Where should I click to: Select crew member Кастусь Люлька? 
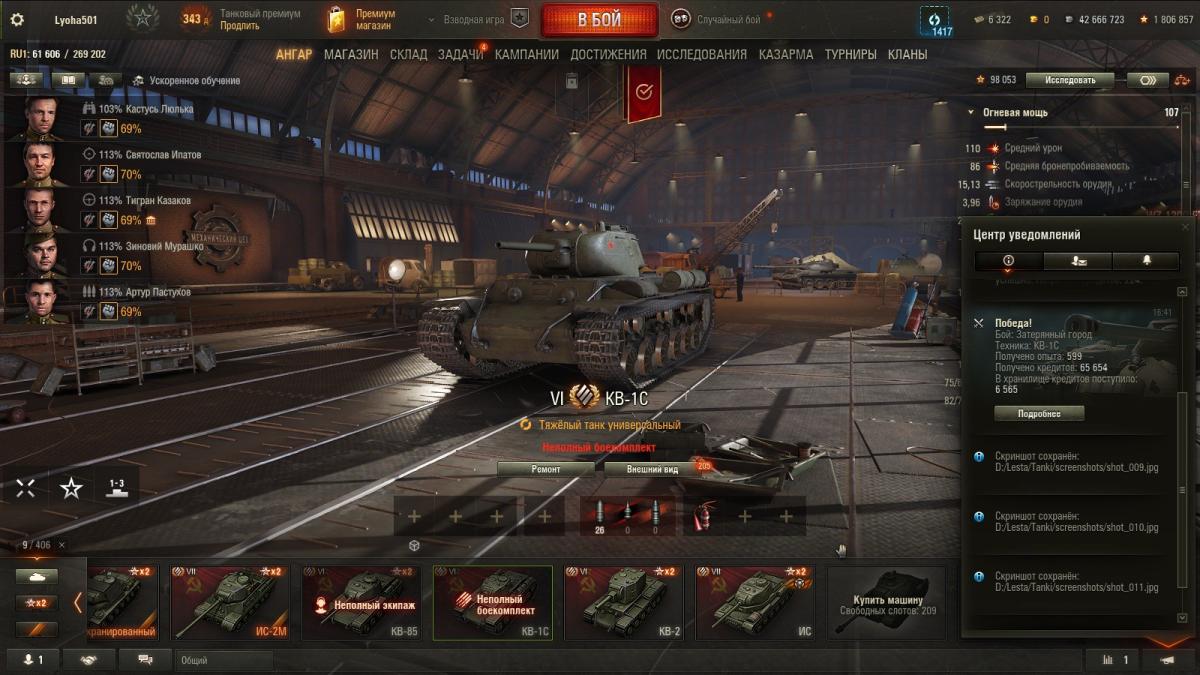[159, 109]
